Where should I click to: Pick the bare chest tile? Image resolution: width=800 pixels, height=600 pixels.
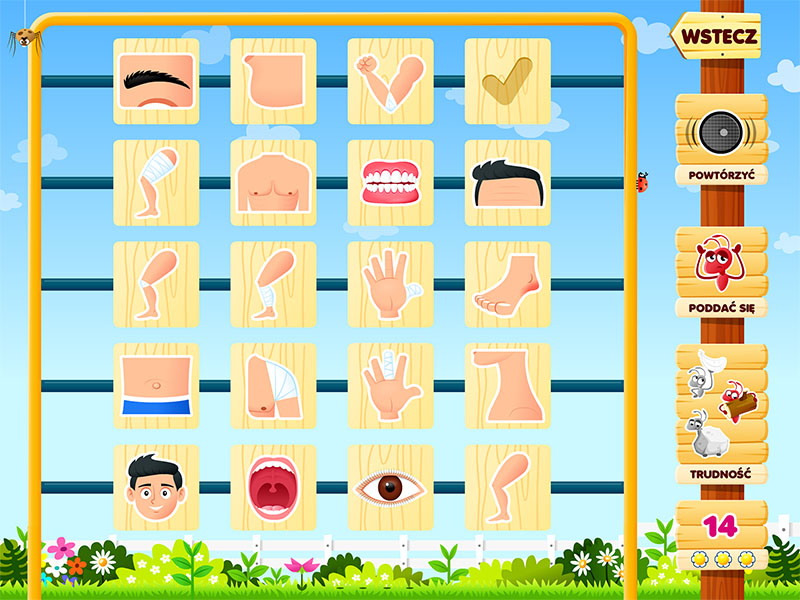point(273,182)
